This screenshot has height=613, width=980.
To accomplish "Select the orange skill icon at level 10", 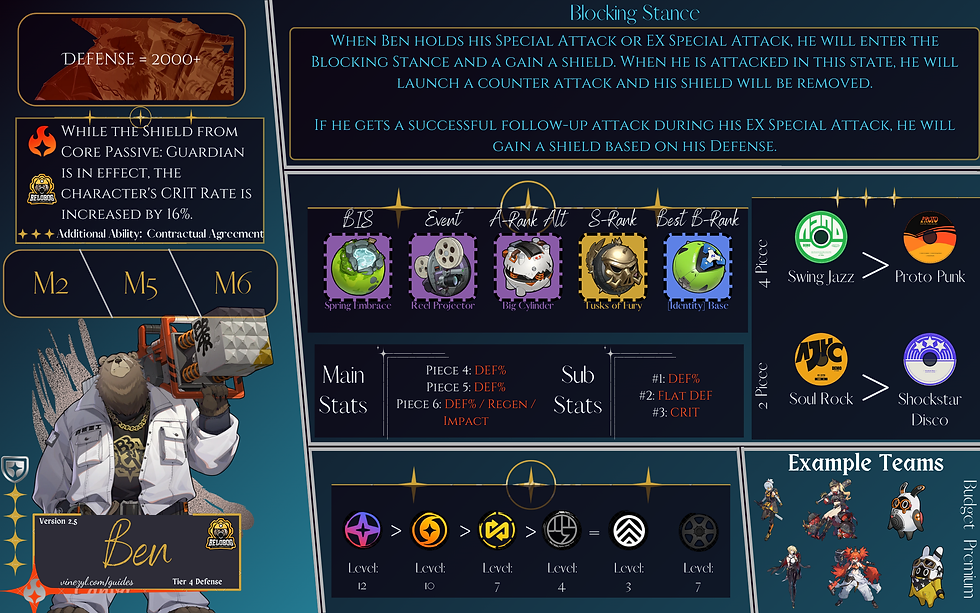I will coord(430,530).
